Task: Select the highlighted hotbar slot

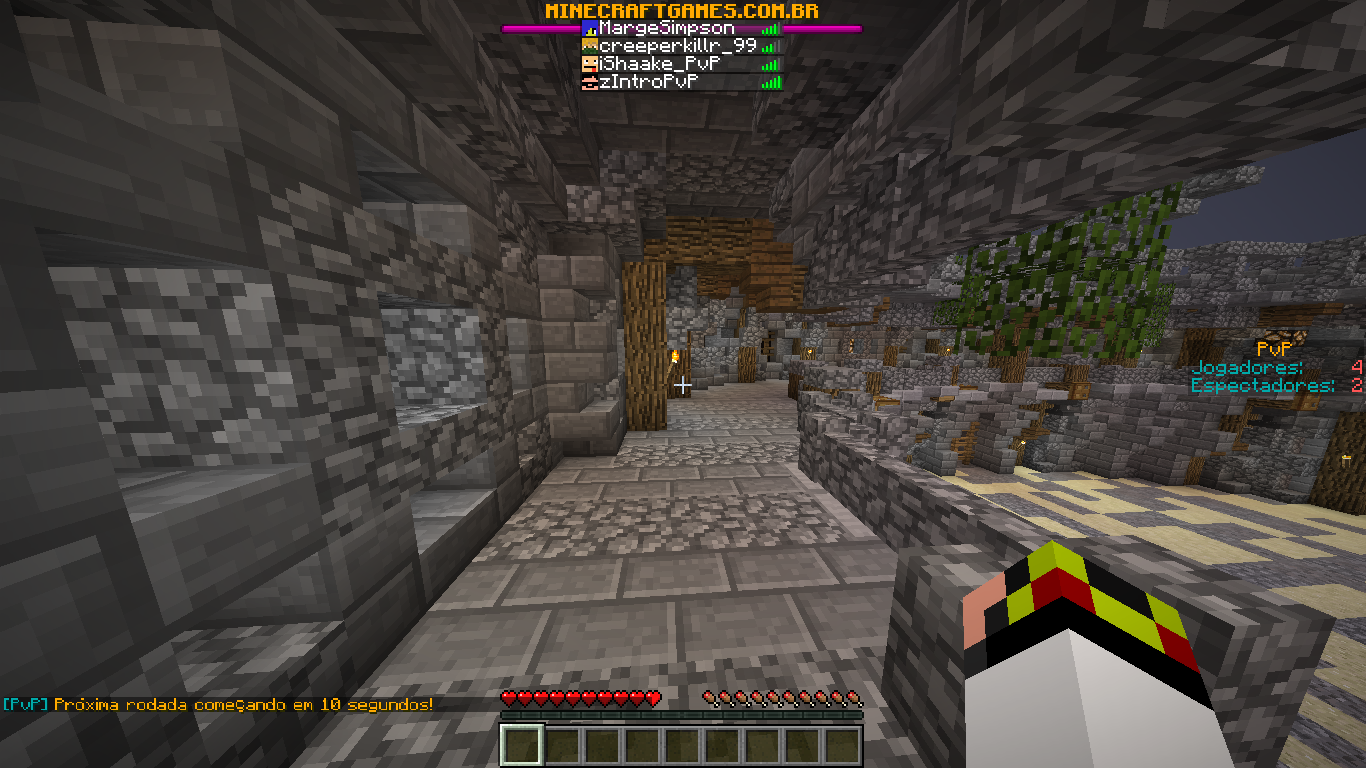Action: 521,746
